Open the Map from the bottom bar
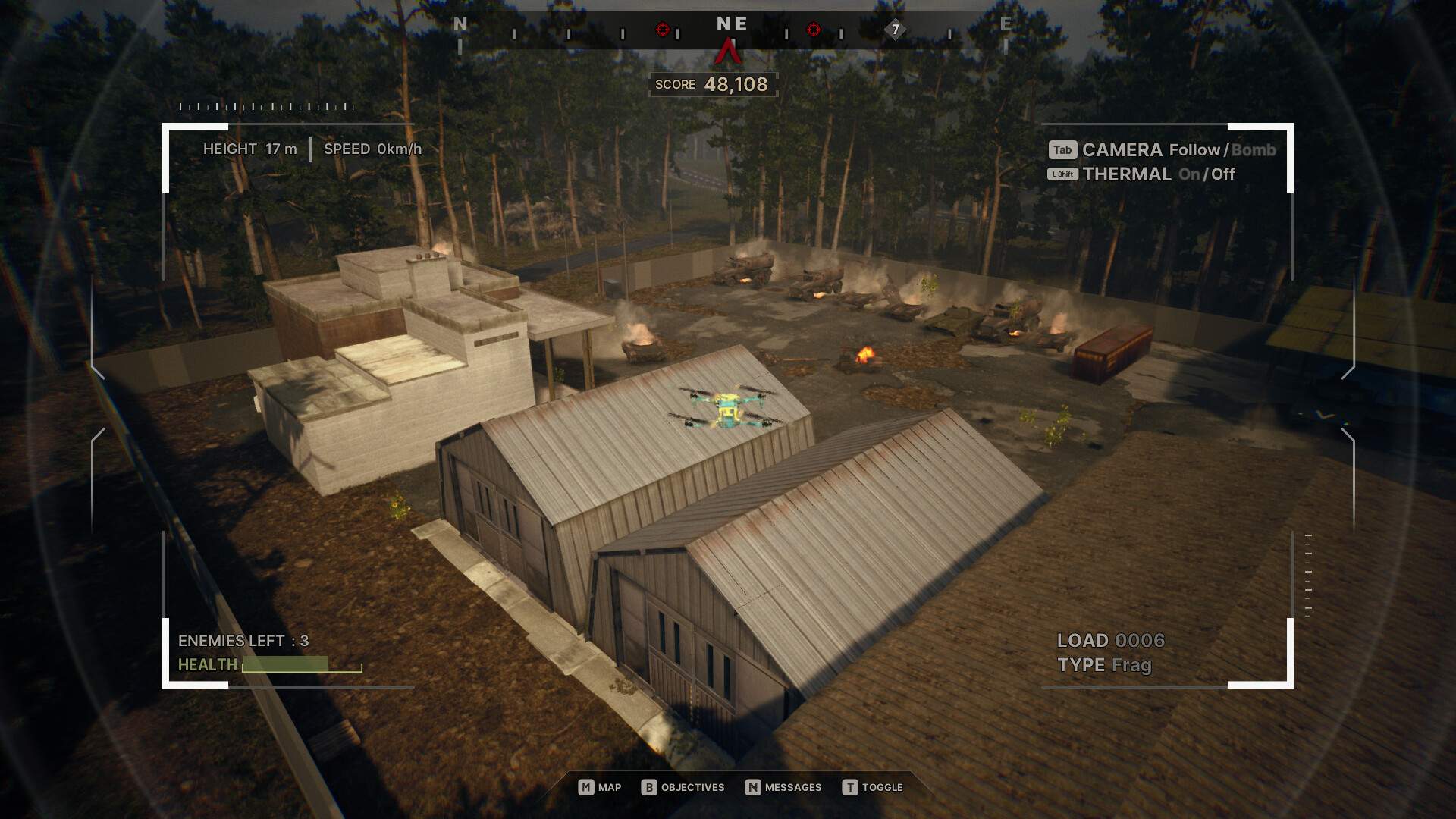Viewport: 1456px width, 819px height. pyautogui.click(x=600, y=787)
